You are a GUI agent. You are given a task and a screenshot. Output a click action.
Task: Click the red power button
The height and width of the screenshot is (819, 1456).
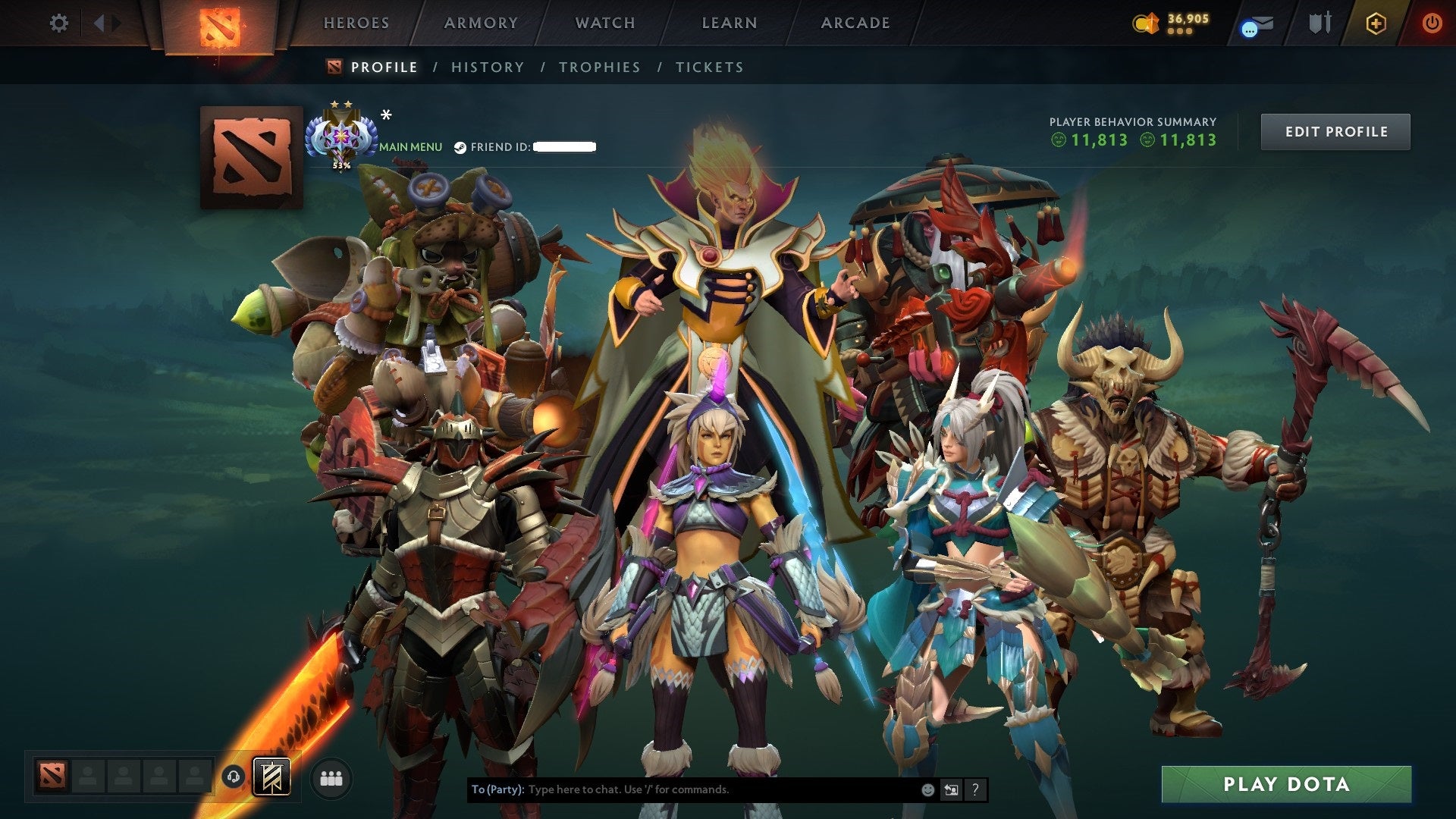(1433, 23)
